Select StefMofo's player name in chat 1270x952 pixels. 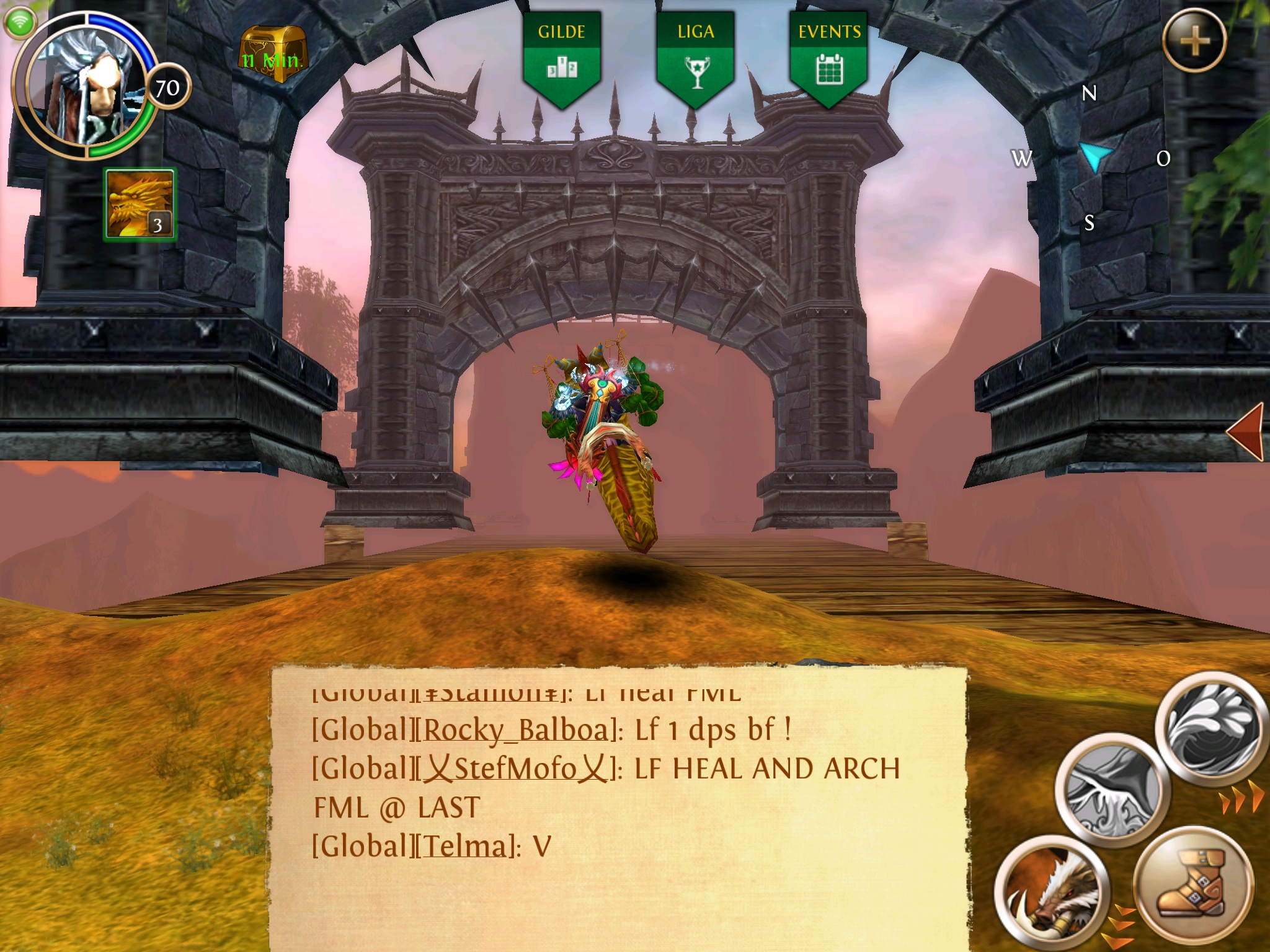pyautogui.click(x=516, y=769)
